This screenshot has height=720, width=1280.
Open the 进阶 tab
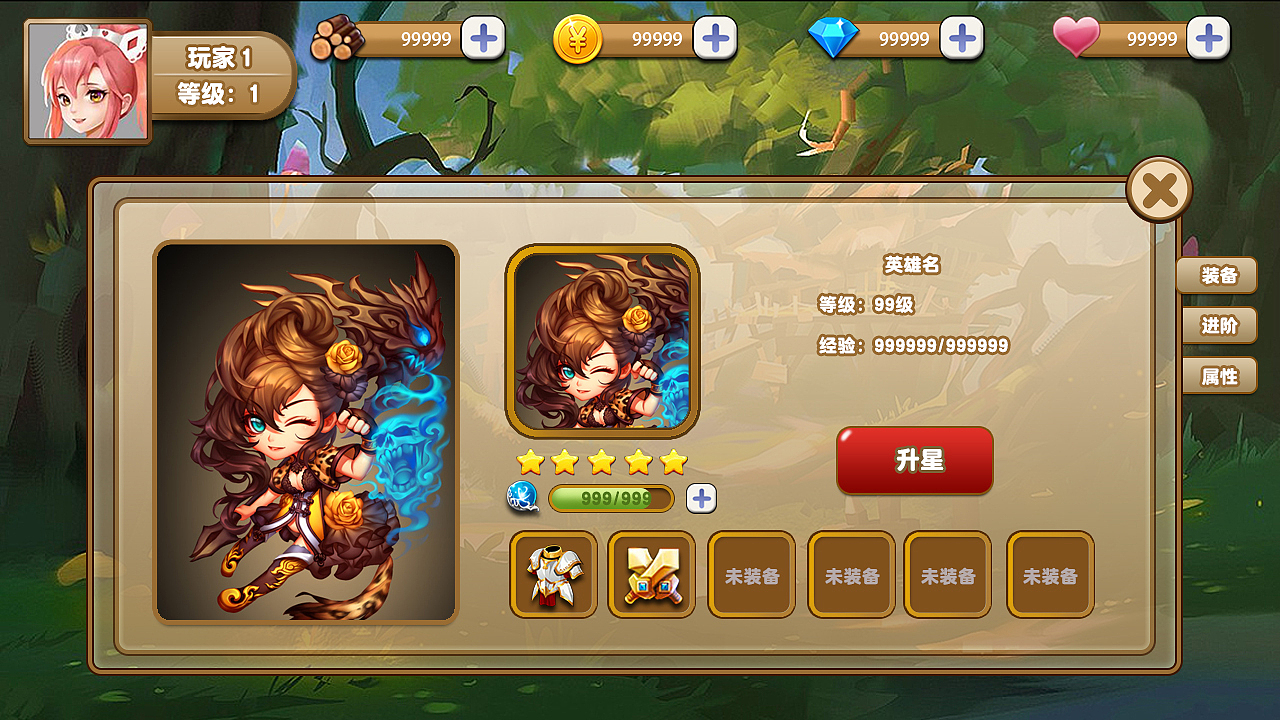tap(1219, 325)
